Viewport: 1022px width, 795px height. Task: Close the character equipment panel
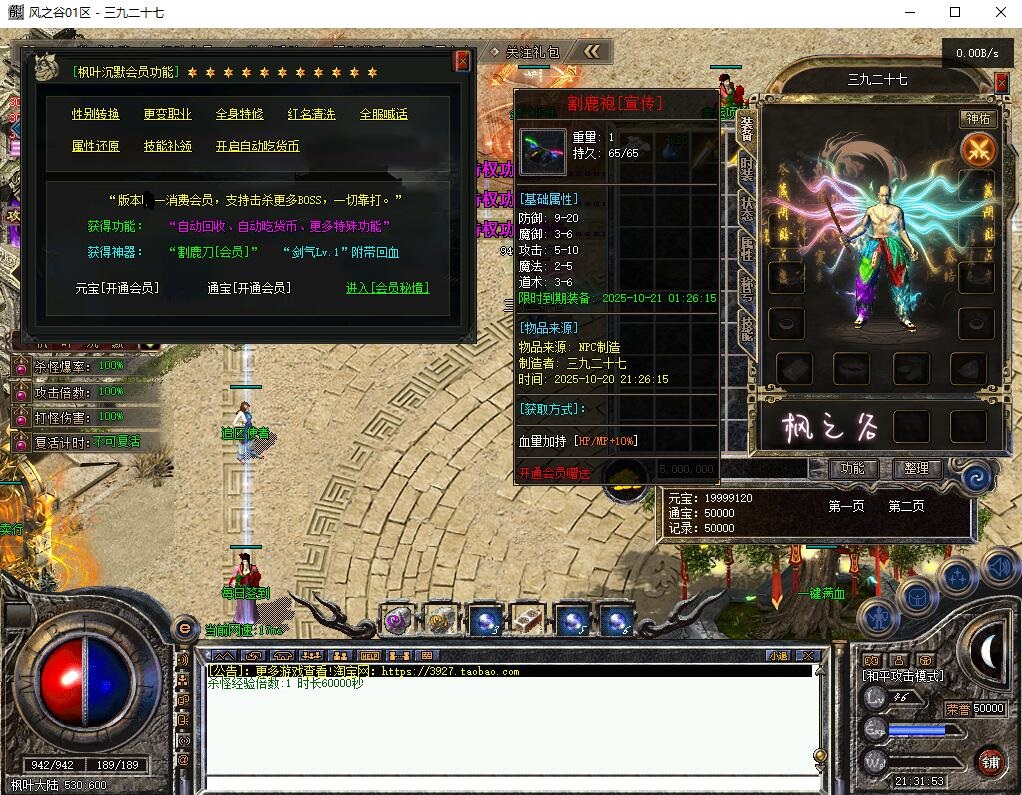pyautogui.click(x=1001, y=82)
